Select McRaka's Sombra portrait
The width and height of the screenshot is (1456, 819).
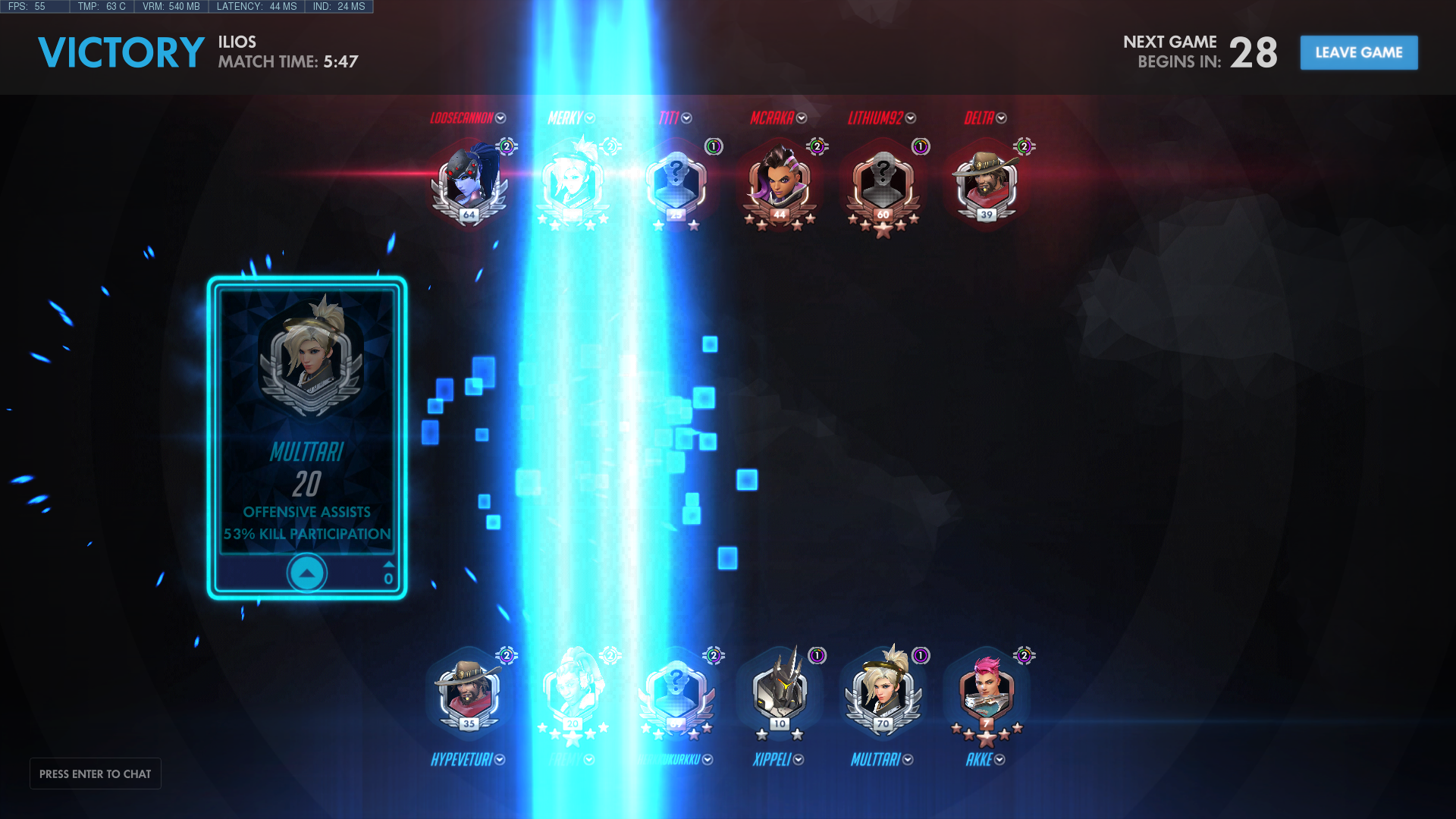pos(780,182)
